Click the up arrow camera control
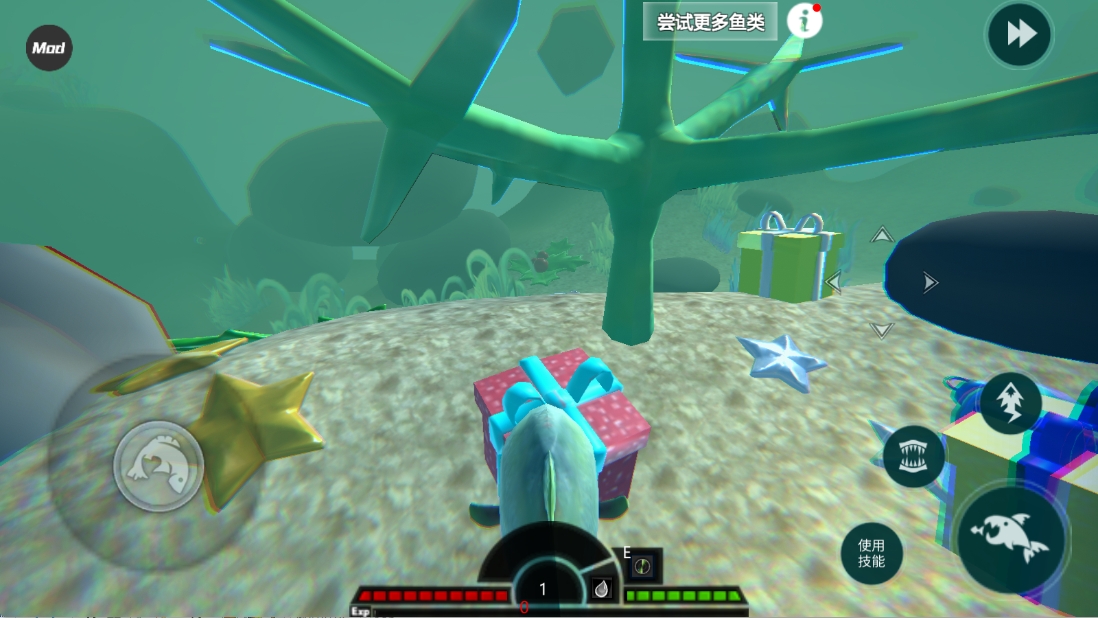1098x618 pixels. click(881, 236)
